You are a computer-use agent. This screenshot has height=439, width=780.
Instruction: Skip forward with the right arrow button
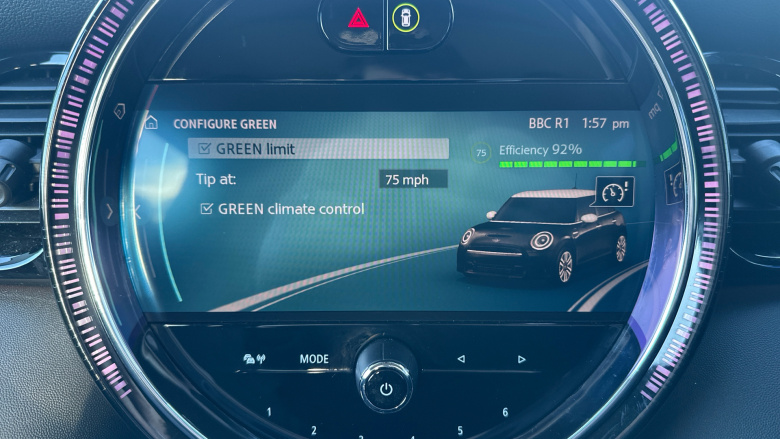pyautogui.click(x=521, y=359)
